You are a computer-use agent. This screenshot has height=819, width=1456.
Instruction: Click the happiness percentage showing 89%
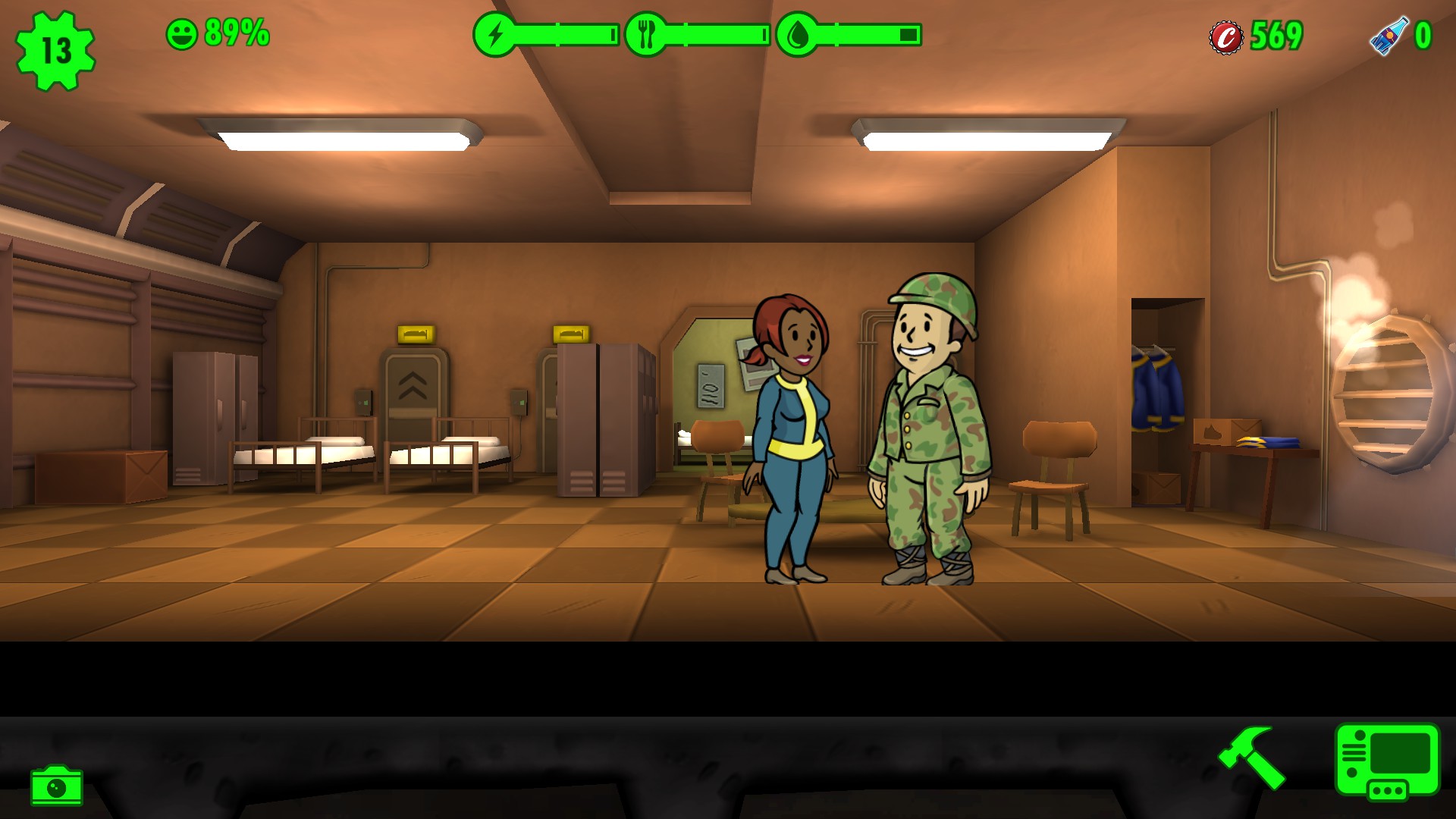click(x=235, y=33)
